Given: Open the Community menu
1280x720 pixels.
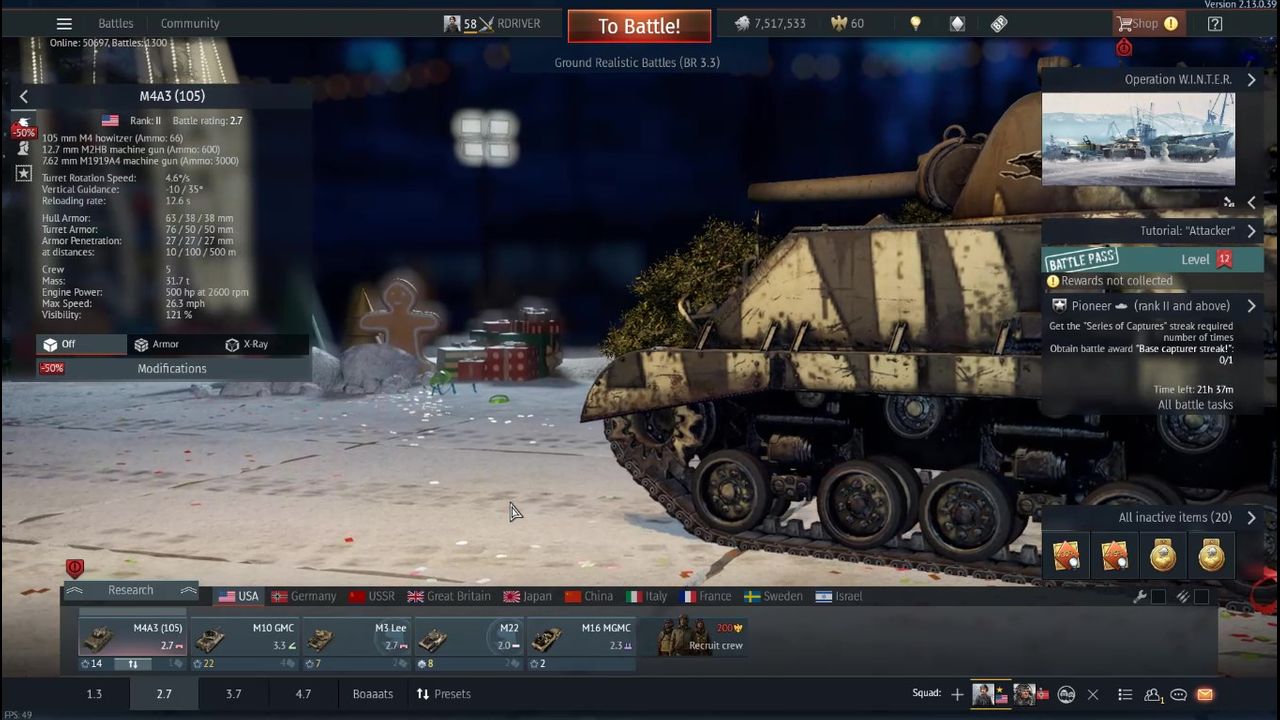Looking at the screenshot, I should point(190,23).
